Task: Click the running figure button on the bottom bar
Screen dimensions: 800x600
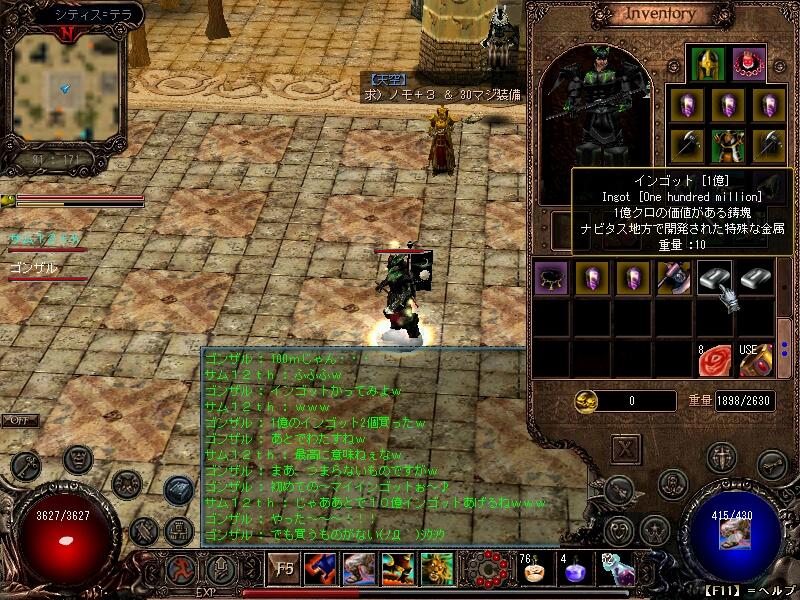Action: pyautogui.click(x=180, y=571)
